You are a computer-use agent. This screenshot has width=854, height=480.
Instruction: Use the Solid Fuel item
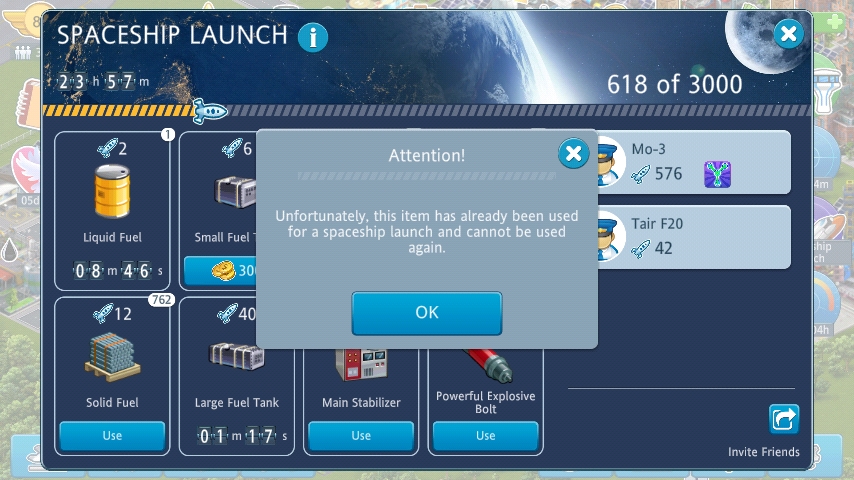tap(112, 436)
